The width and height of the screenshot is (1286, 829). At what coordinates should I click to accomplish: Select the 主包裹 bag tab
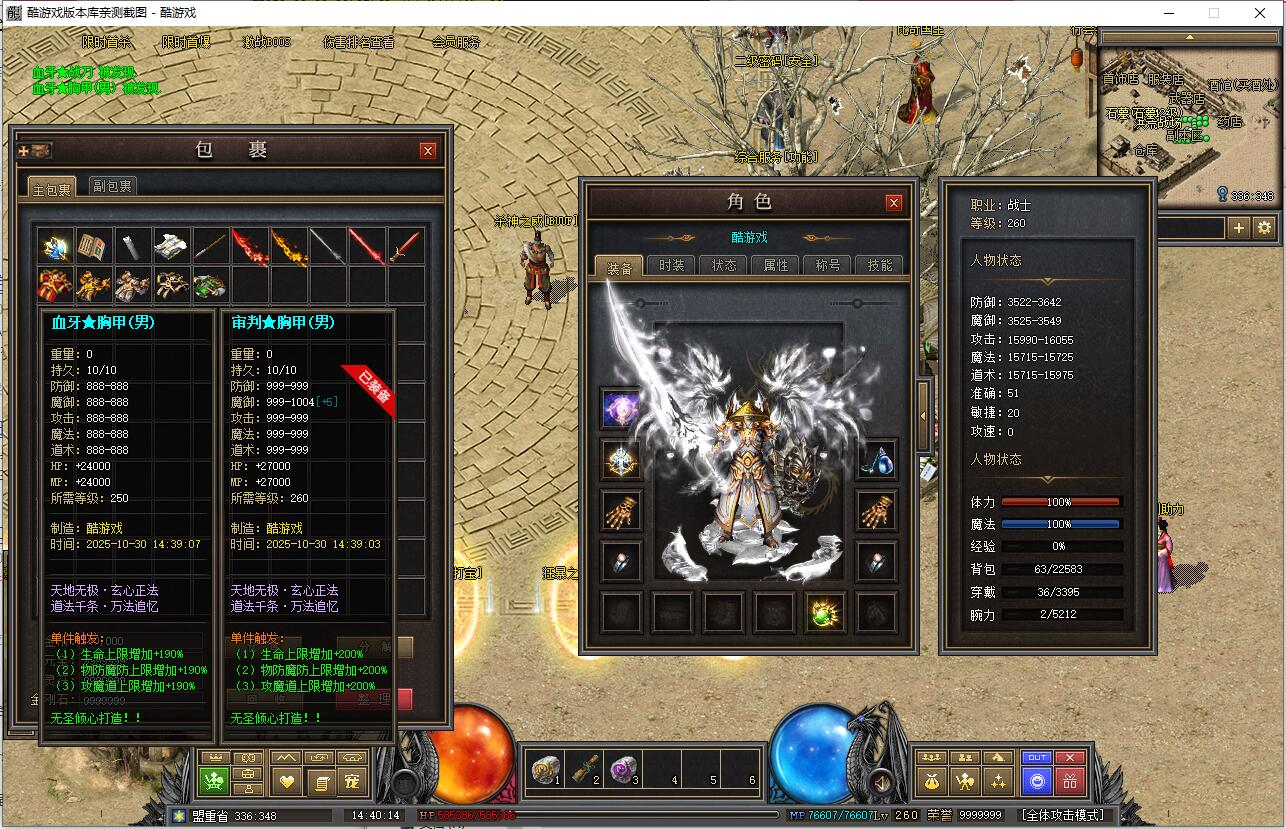52,188
